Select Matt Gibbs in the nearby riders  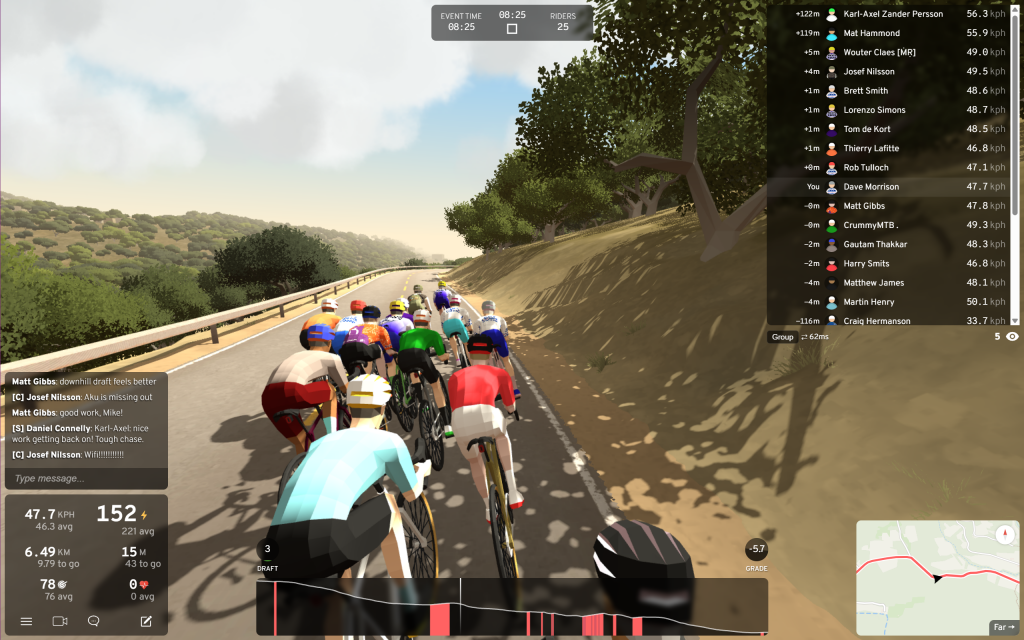tap(864, 206)
